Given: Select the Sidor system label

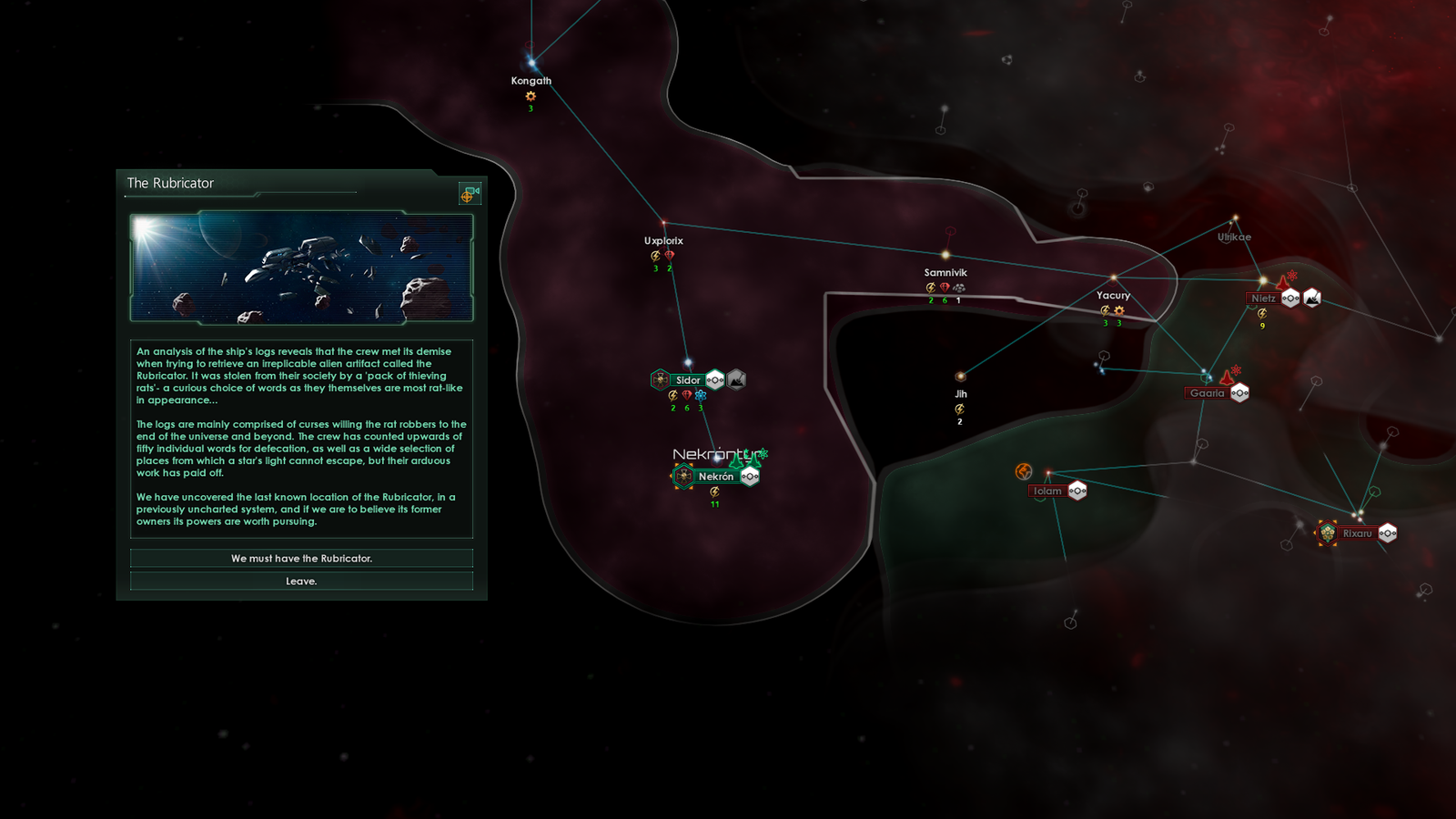Looking at the screenshot, I should (688, 380).
